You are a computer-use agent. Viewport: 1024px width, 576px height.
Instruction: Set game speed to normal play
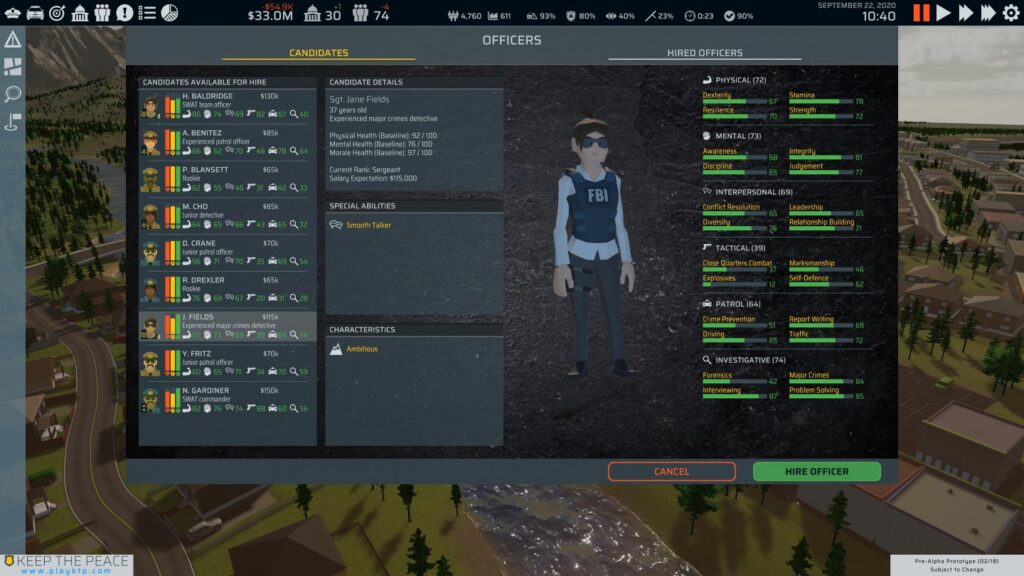(x=943, y=13)
